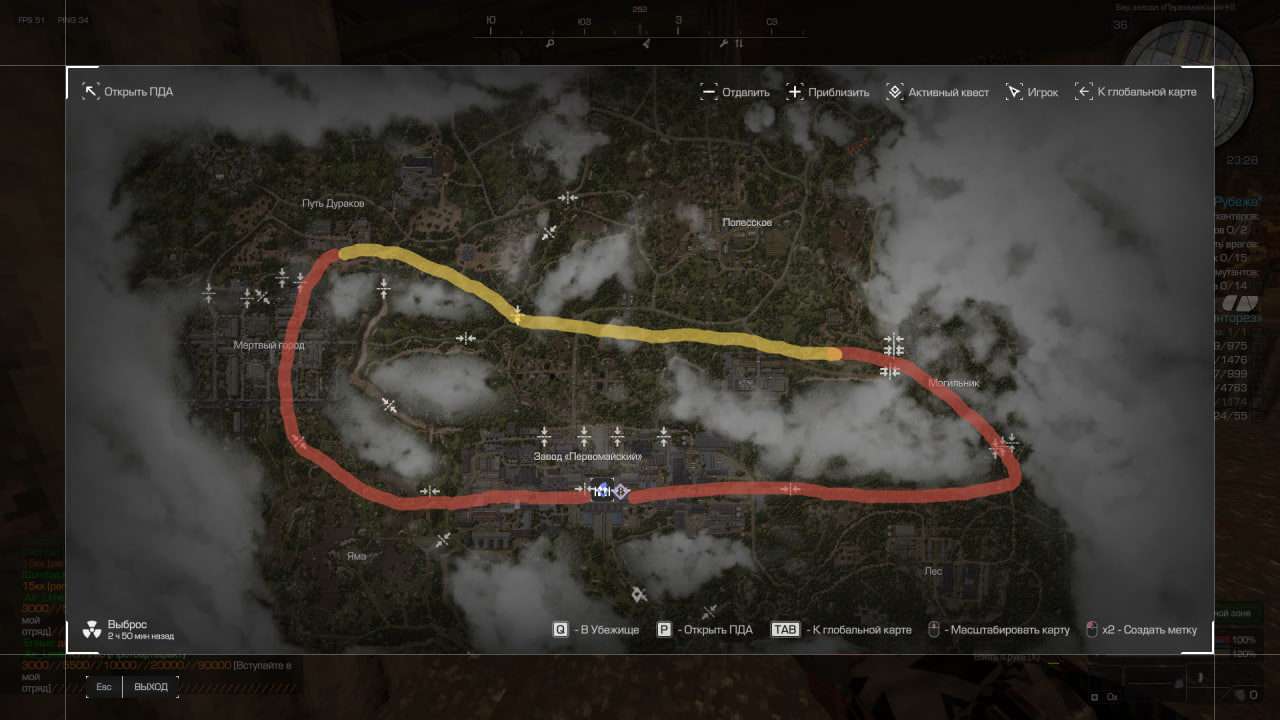Select the Лес location label
This screenshot has height=720, width=1280.
click(x=933, y=571)
